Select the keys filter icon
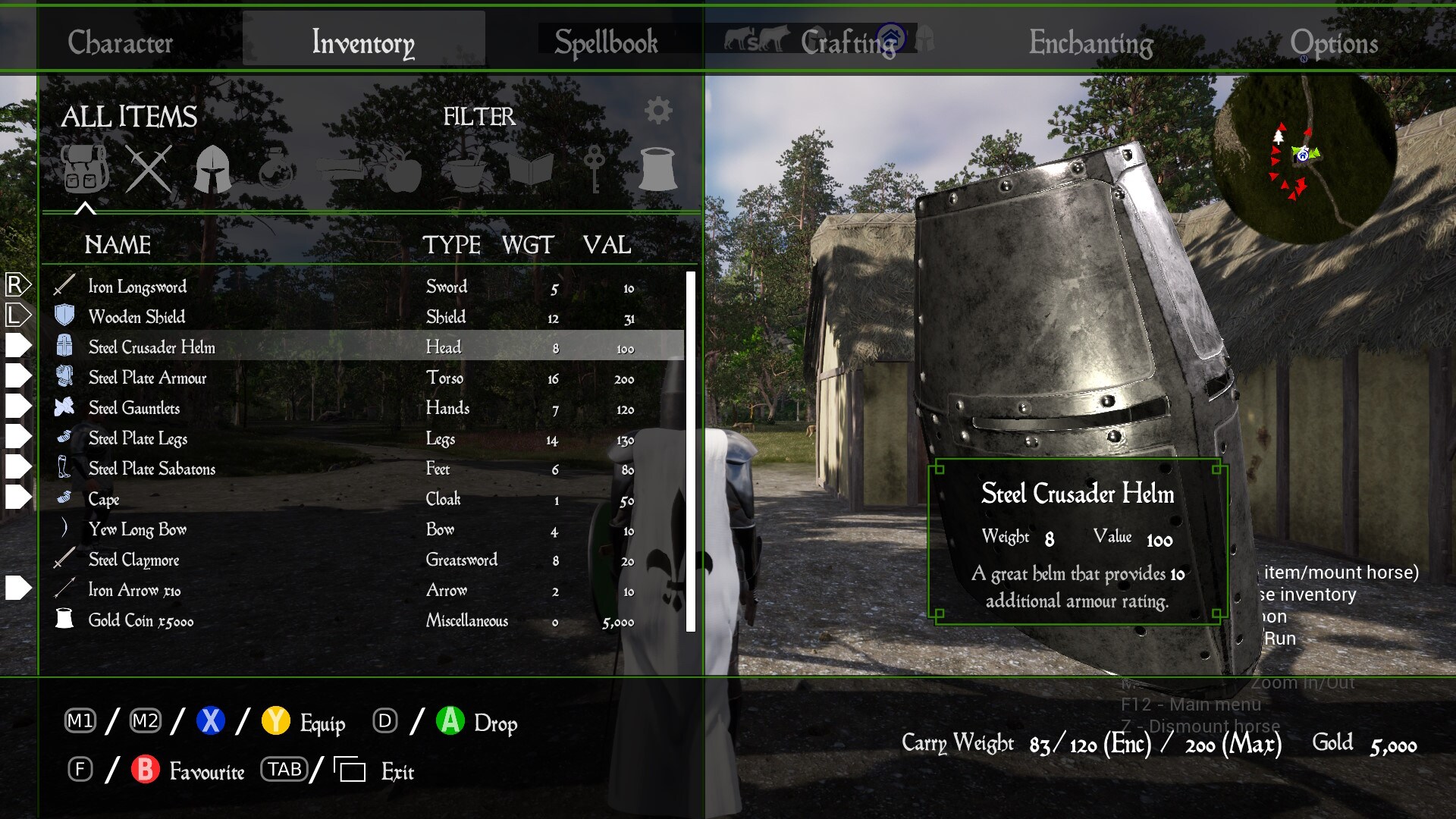The width and height of the screenshot is (1456, 819). coord(593,168)
